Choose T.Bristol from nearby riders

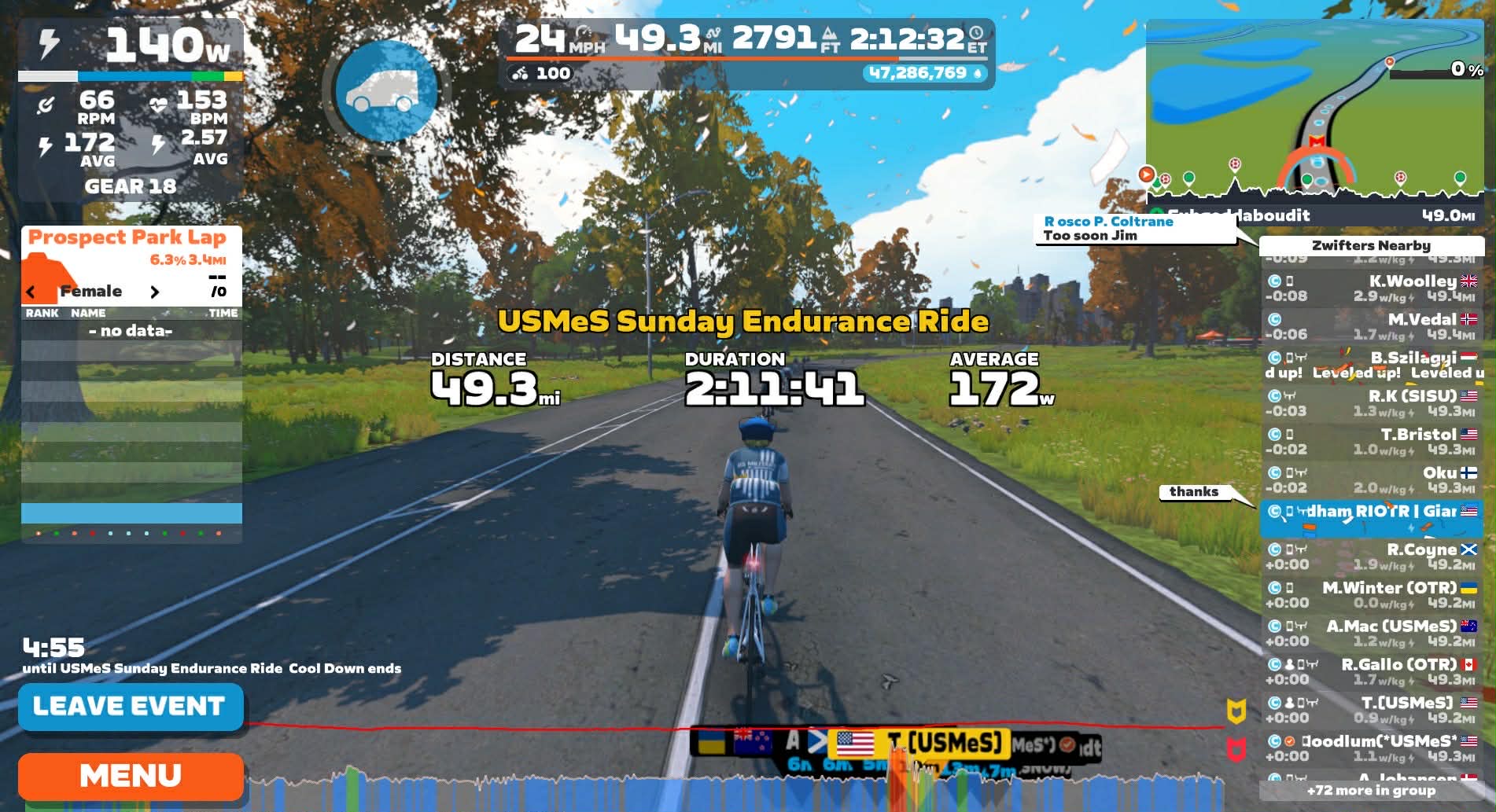click(1371, 442)
